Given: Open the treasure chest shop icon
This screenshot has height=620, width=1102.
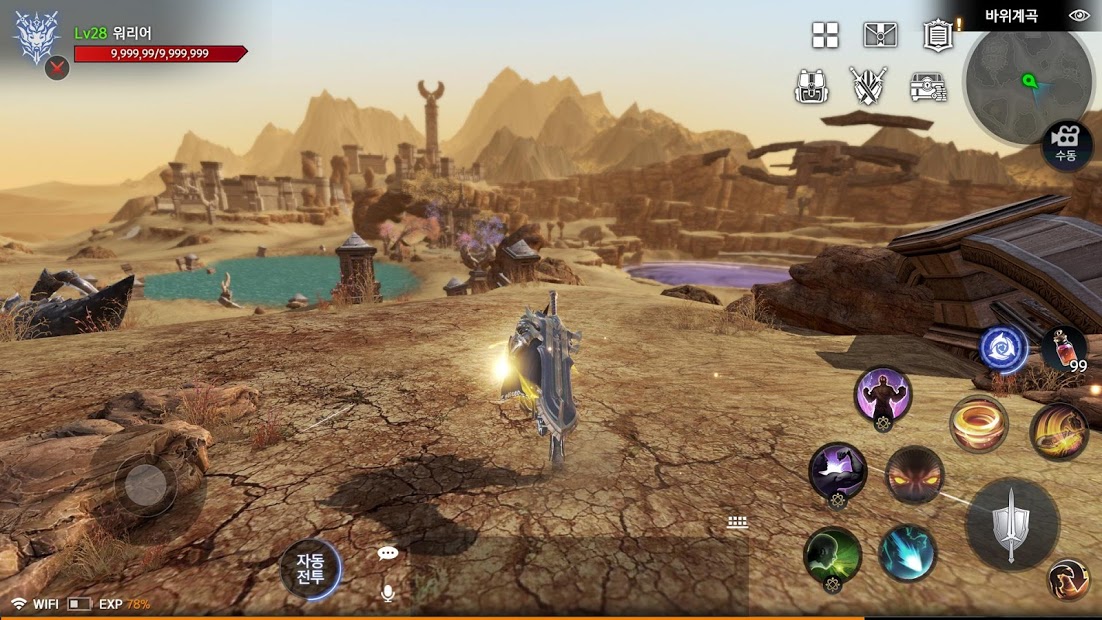Looking at the screenshot, I should [929, 87].
